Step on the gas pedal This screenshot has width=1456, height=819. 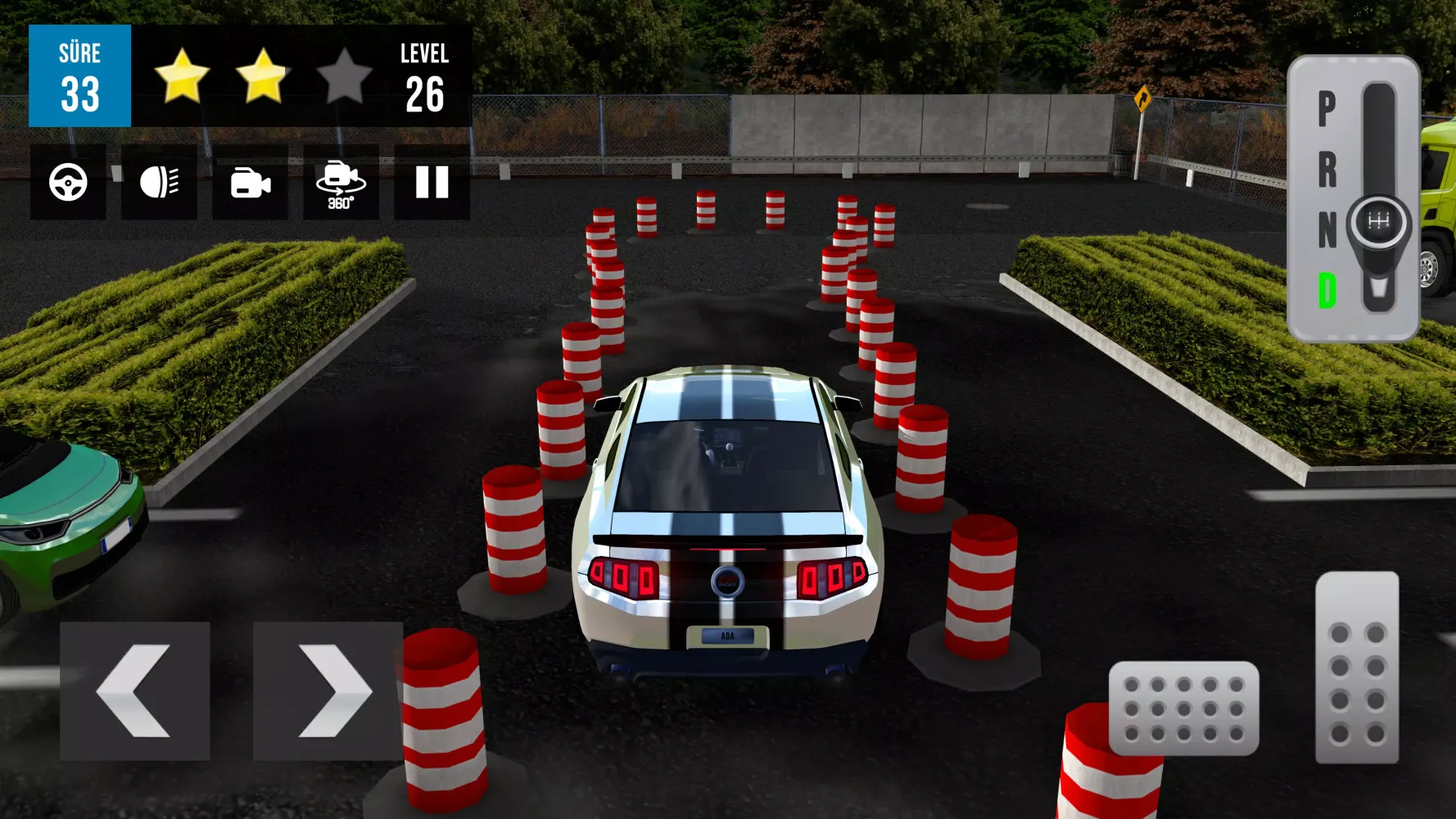point(1357,667)
